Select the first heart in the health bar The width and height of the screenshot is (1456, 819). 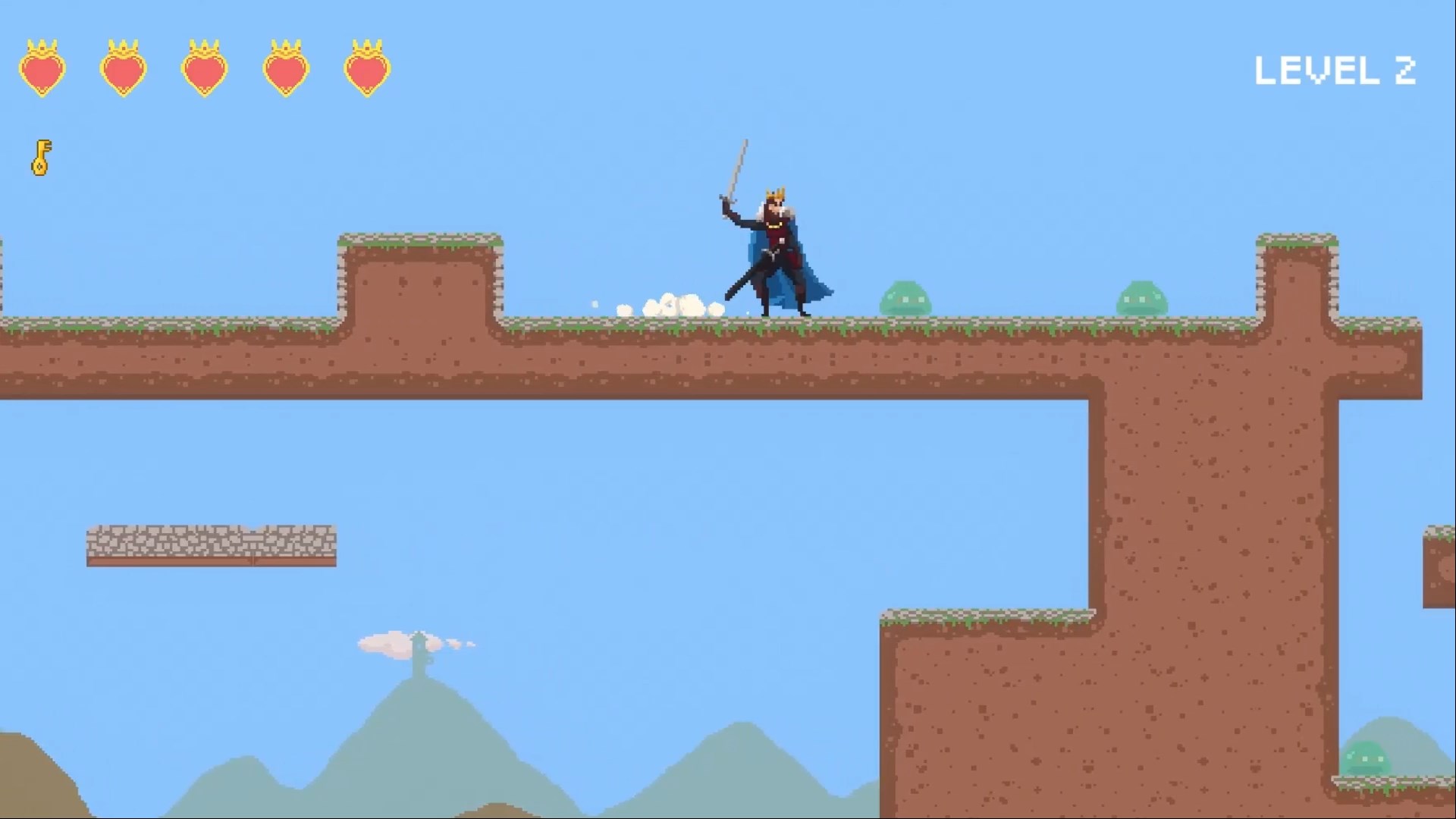tap(42, 70)
